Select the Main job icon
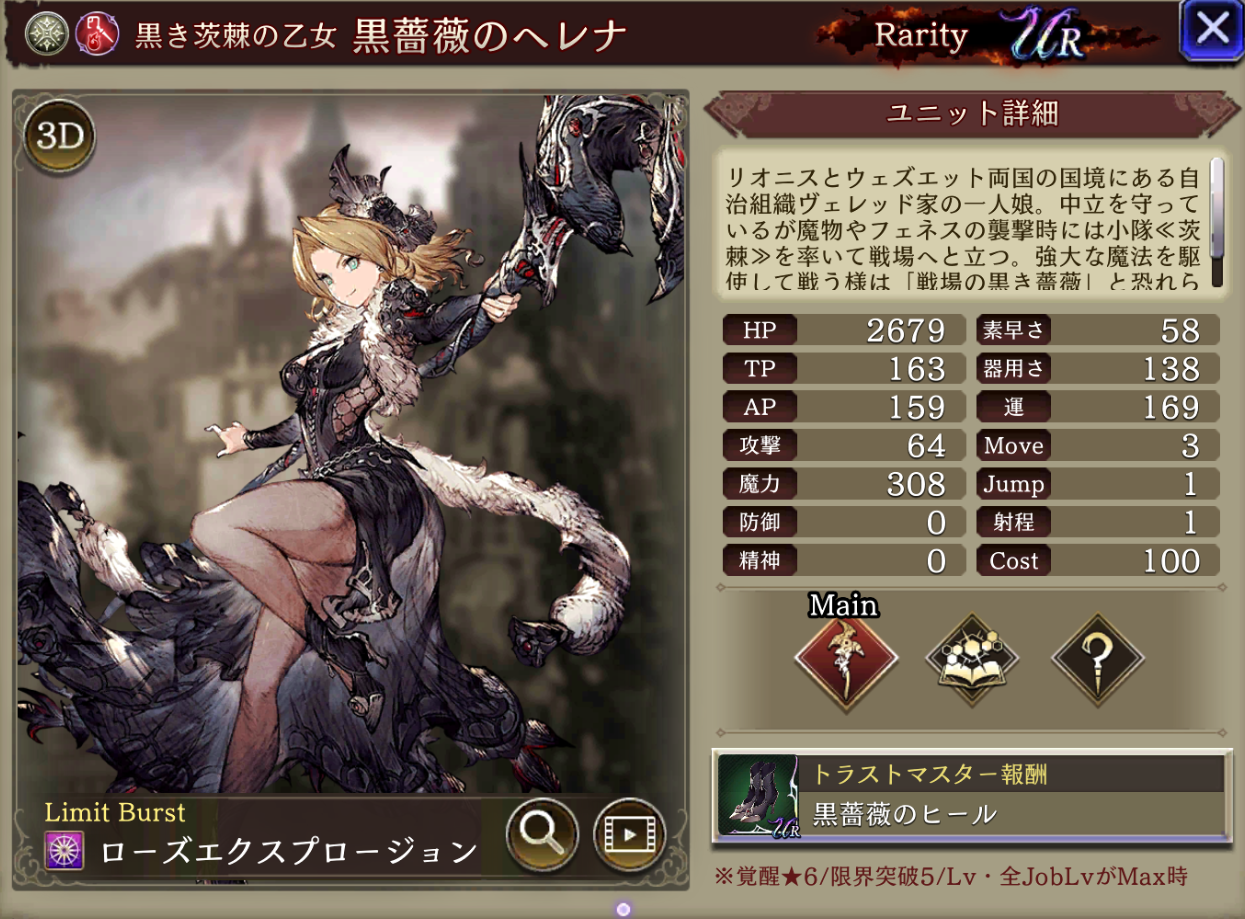Image resolution: width=1245 pixels, height=919 pixels. coord(845,660)
